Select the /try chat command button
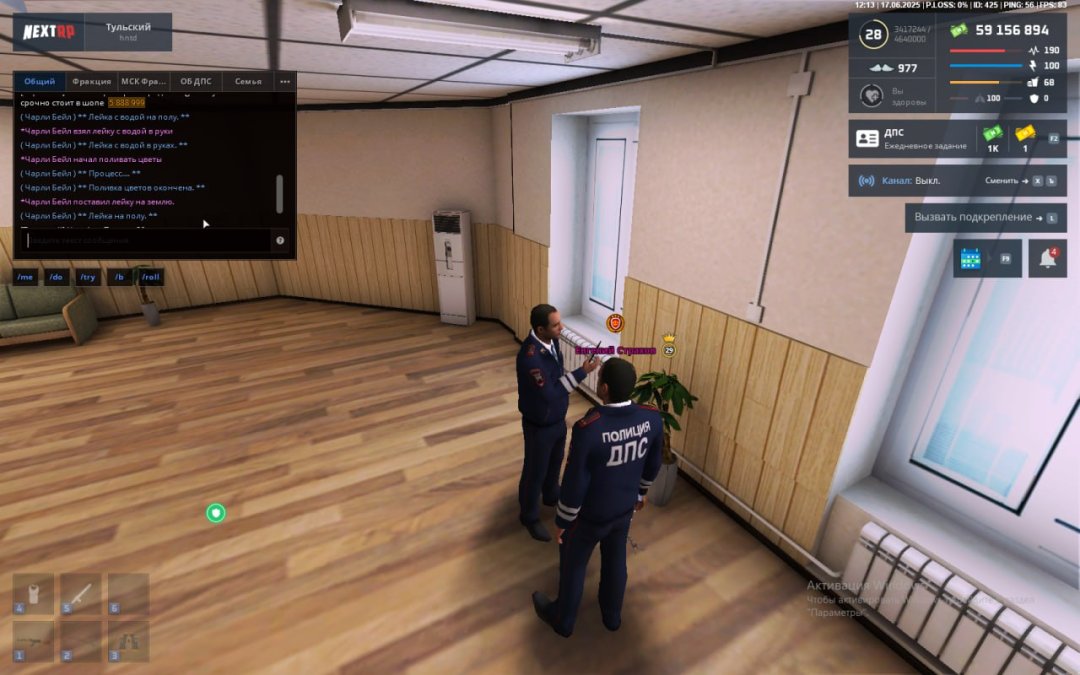This screenshot has height=675, width=1080. pyautogui.click(x=88, y=277)
